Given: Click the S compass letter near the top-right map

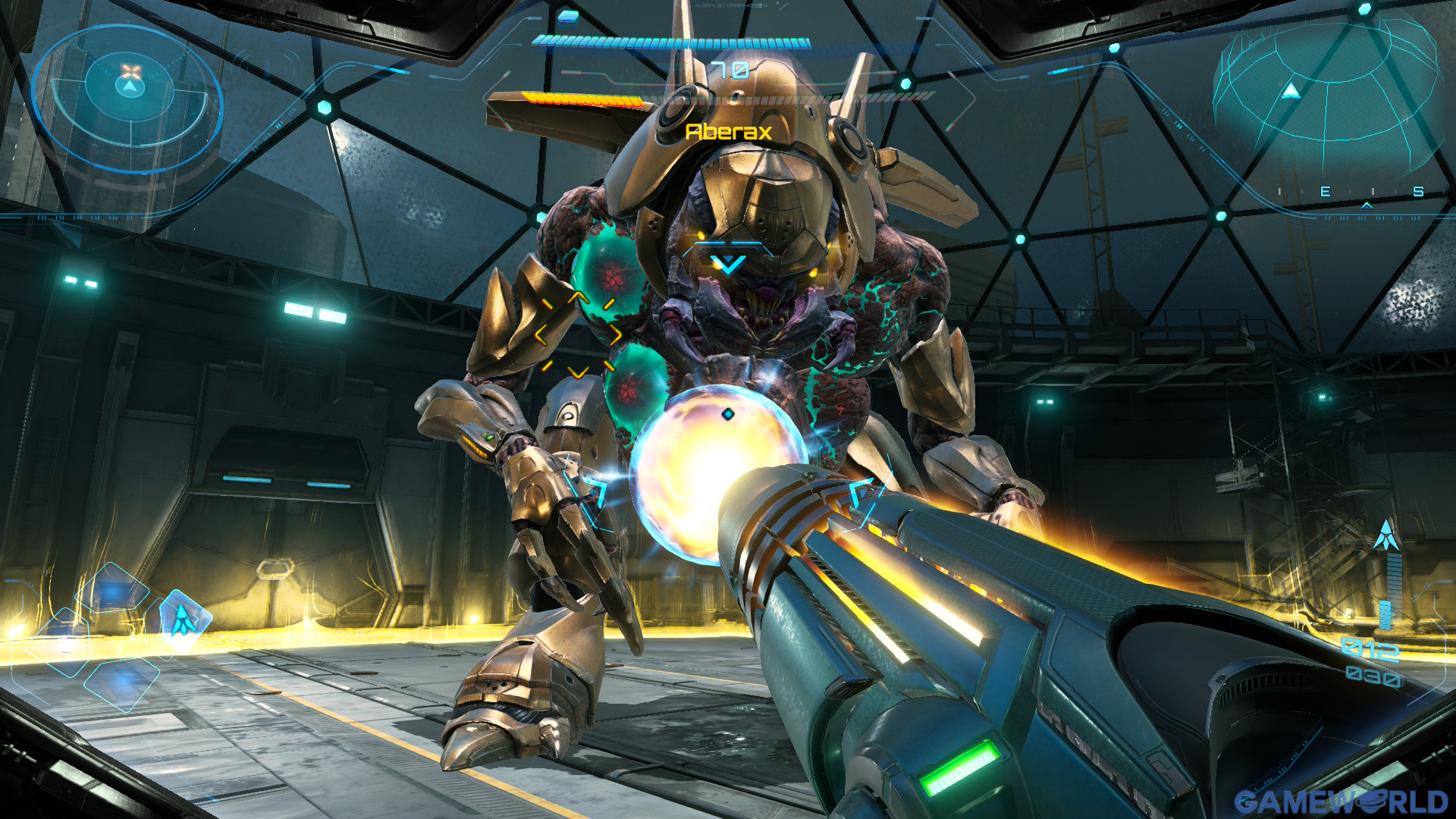Looking at the screenshot, I should pyautogui.click(x=1418, y=190).
